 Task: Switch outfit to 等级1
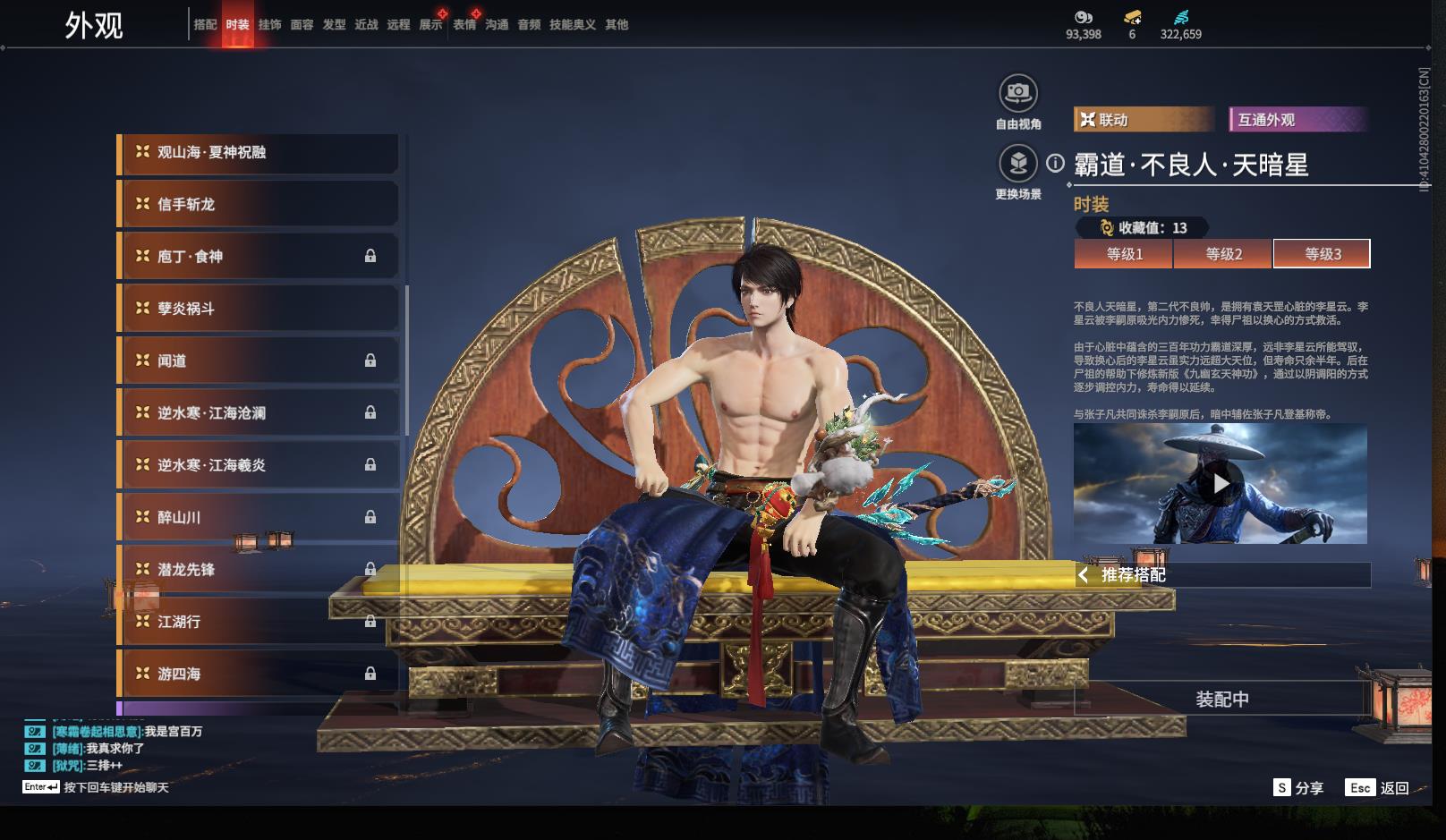[1124, 254]
